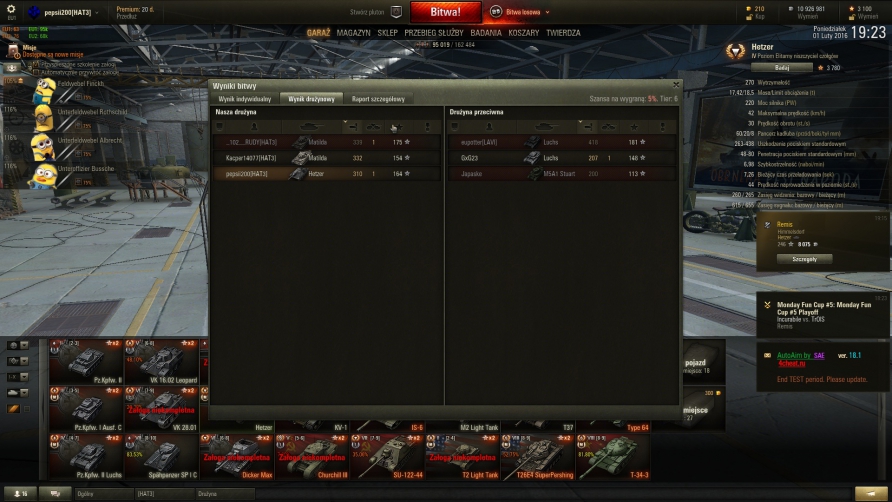Screen dimensions: 892x502
Task: Open the Bitwa losowa battle type dropdown
Action: (521, 12)
